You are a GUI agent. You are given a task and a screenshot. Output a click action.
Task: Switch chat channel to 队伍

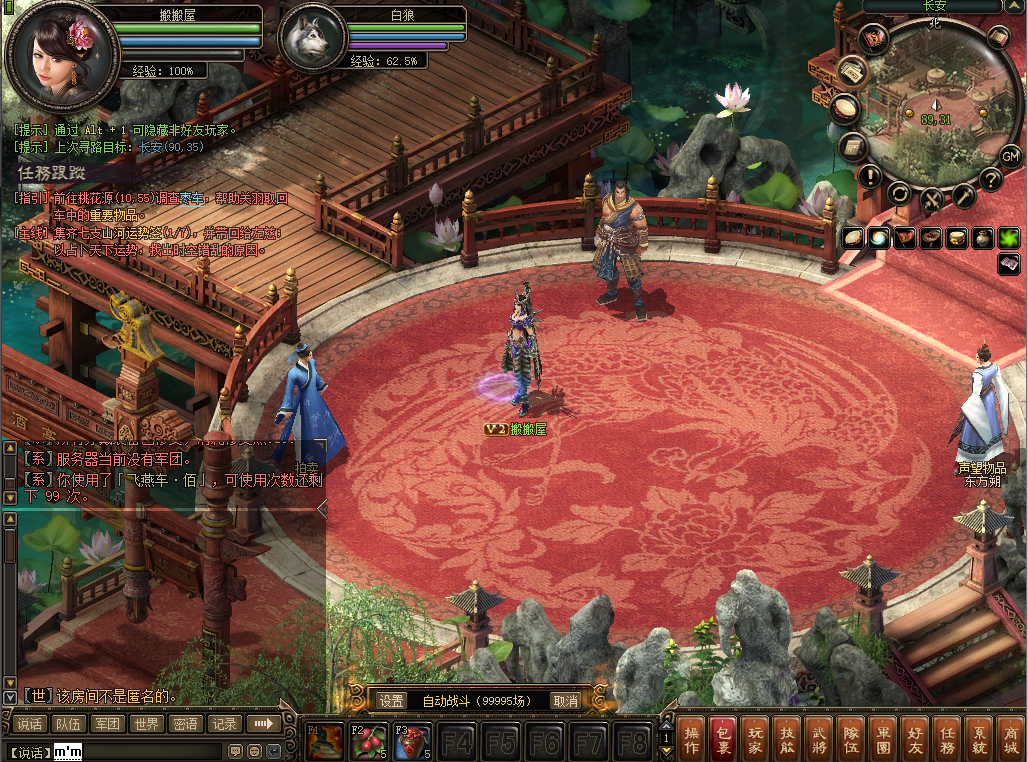(x=68, y=724)
